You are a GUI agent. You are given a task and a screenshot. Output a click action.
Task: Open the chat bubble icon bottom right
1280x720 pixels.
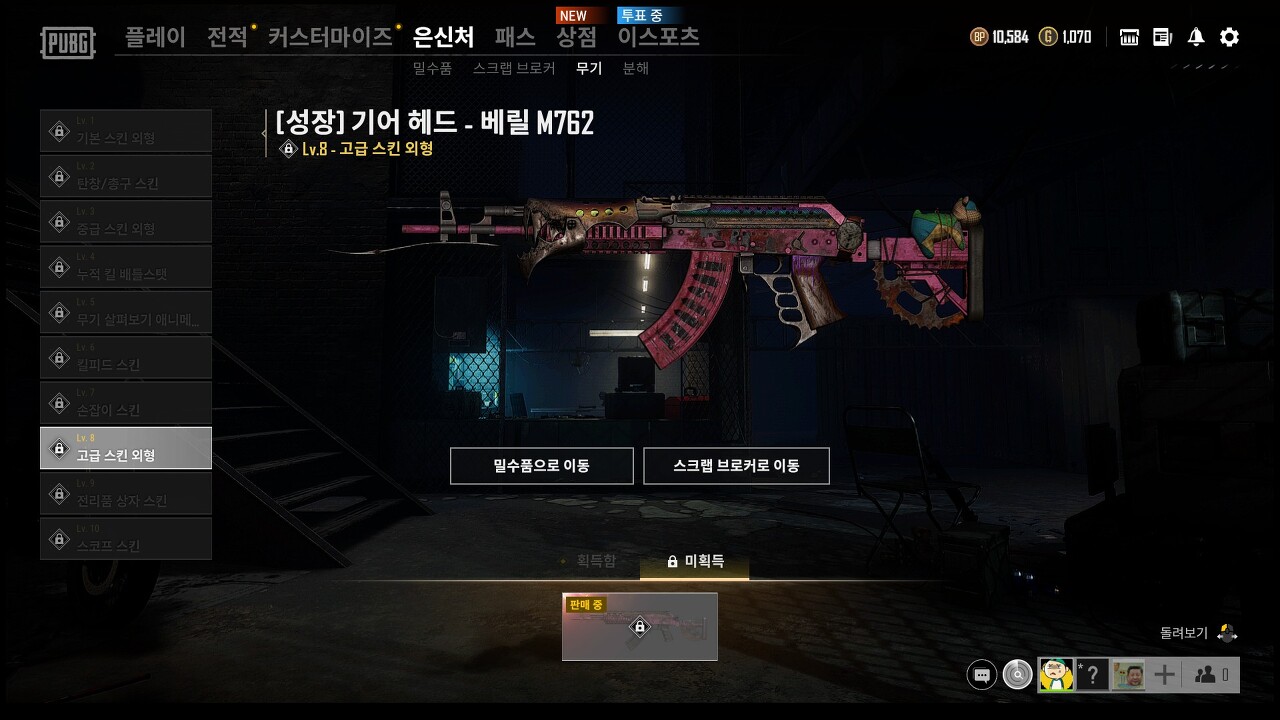pyautogui.click(x=981, y=674)
